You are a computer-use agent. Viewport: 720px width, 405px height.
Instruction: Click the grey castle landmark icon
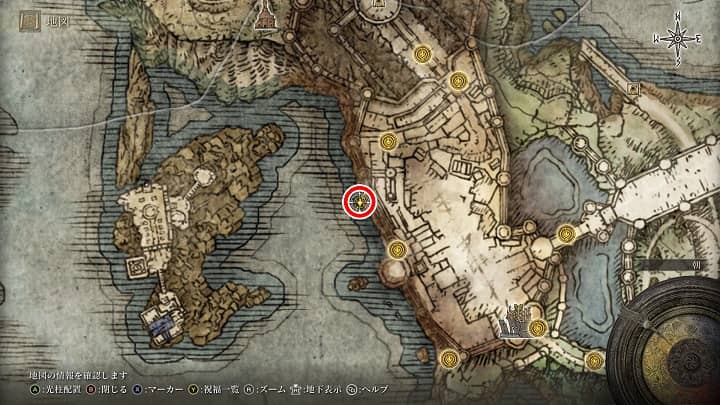517,320
